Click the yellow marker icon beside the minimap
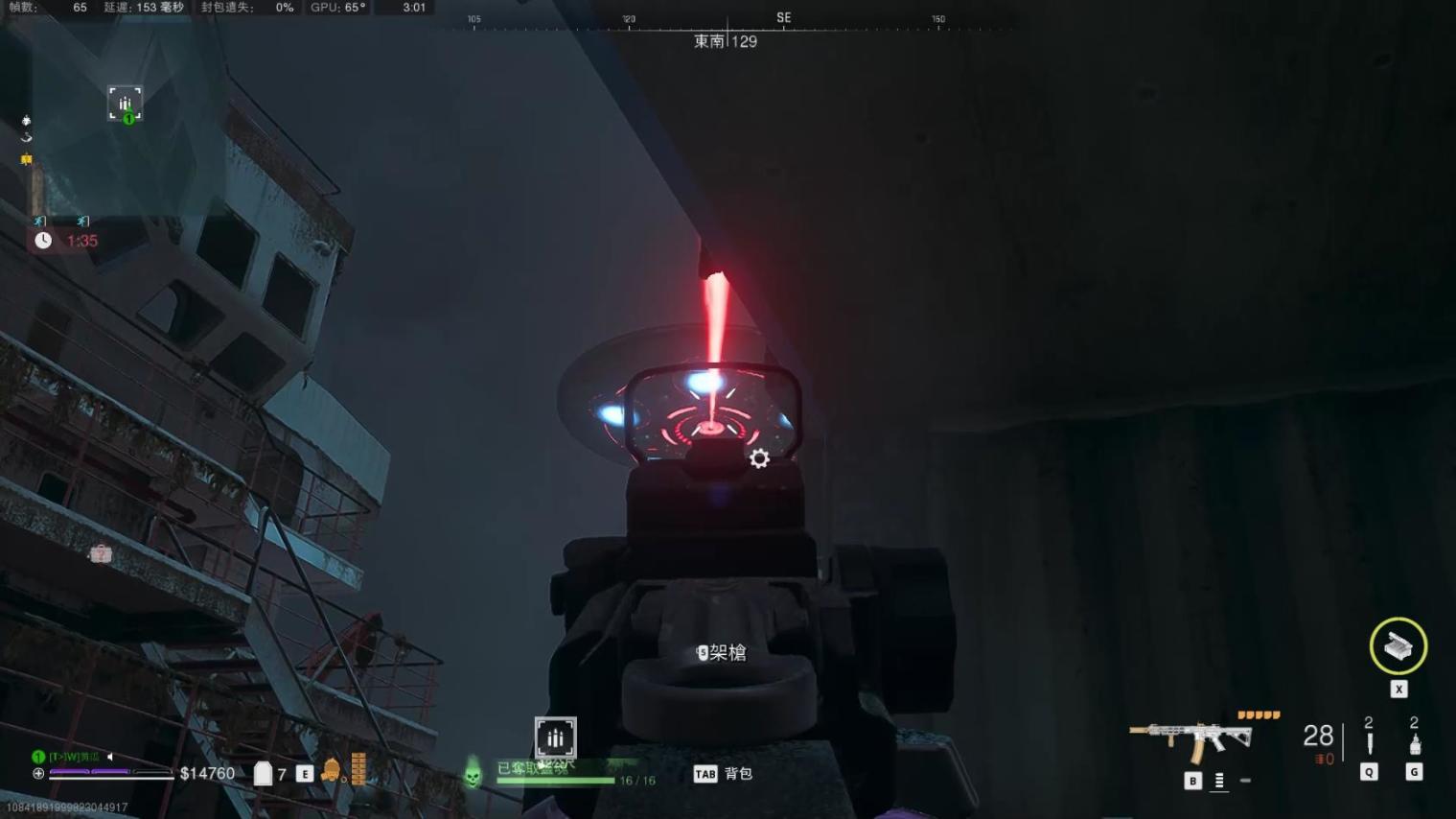The height and width of the screenshot is (819, 1456). 27,159
